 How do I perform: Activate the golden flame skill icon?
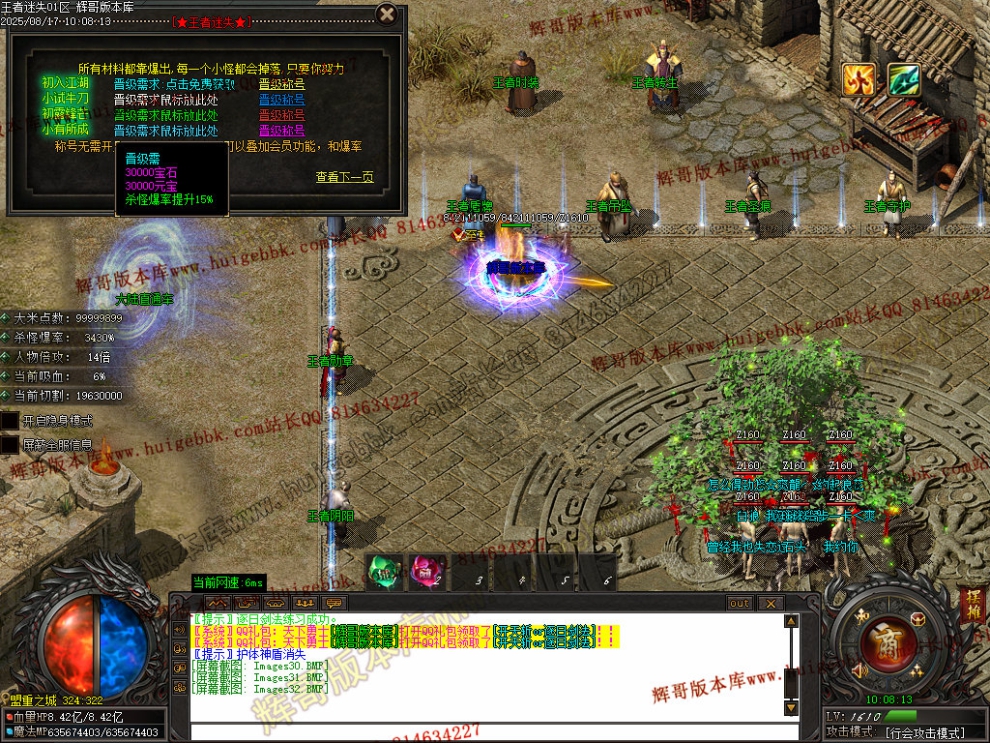(858, 80)
